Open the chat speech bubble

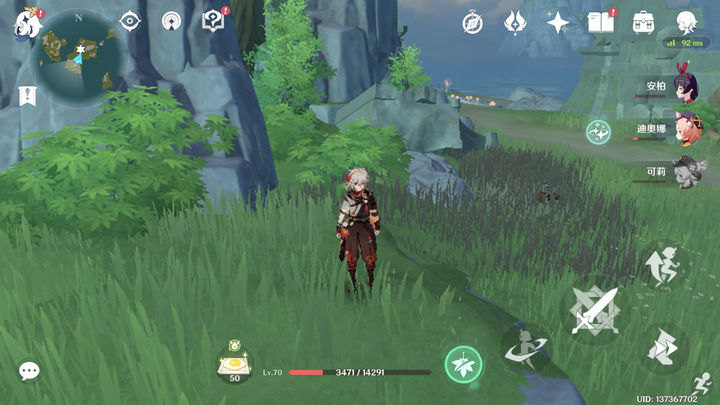click(29, 371)
